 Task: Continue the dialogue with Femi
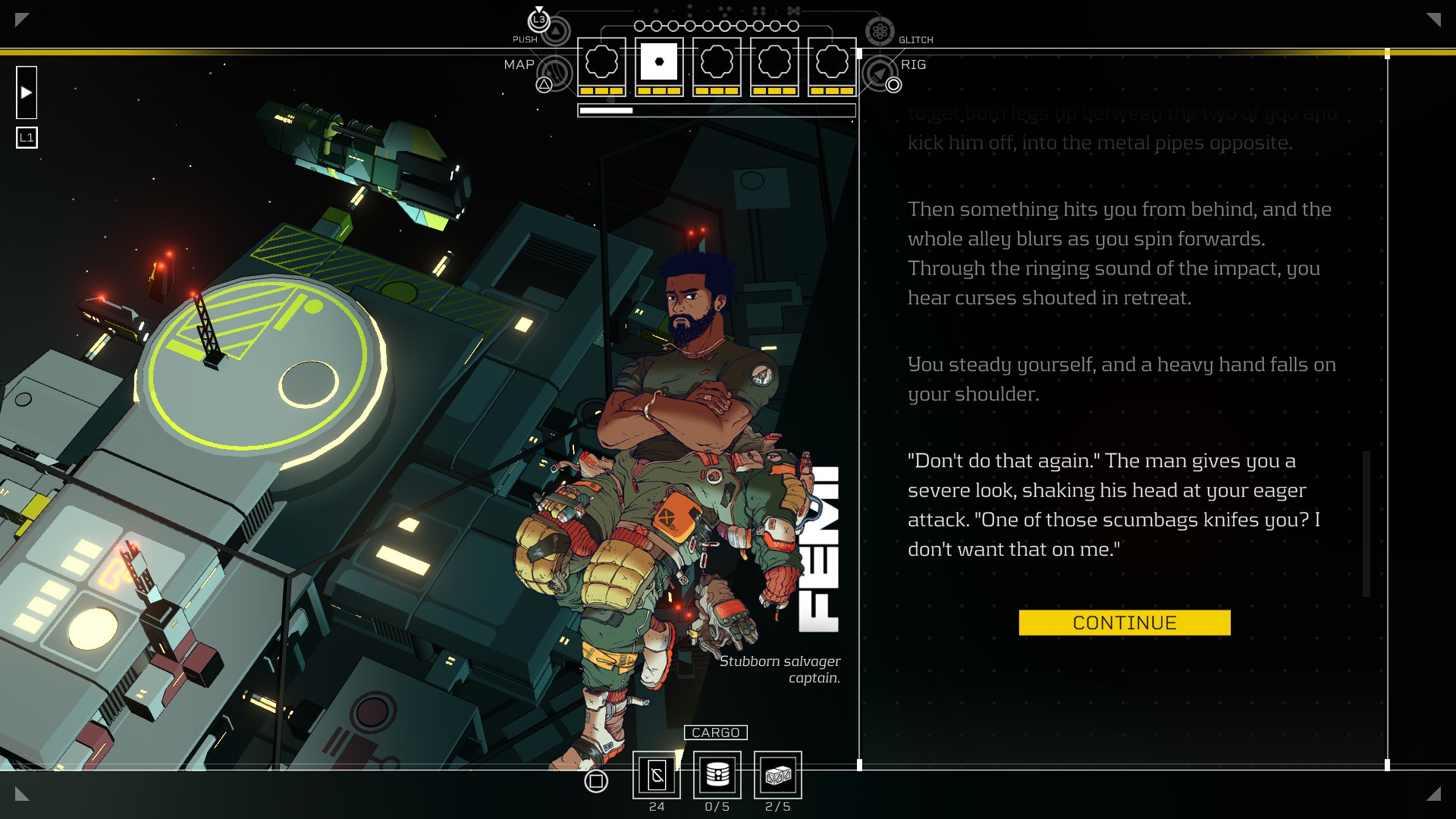[x=1124, y=623]
